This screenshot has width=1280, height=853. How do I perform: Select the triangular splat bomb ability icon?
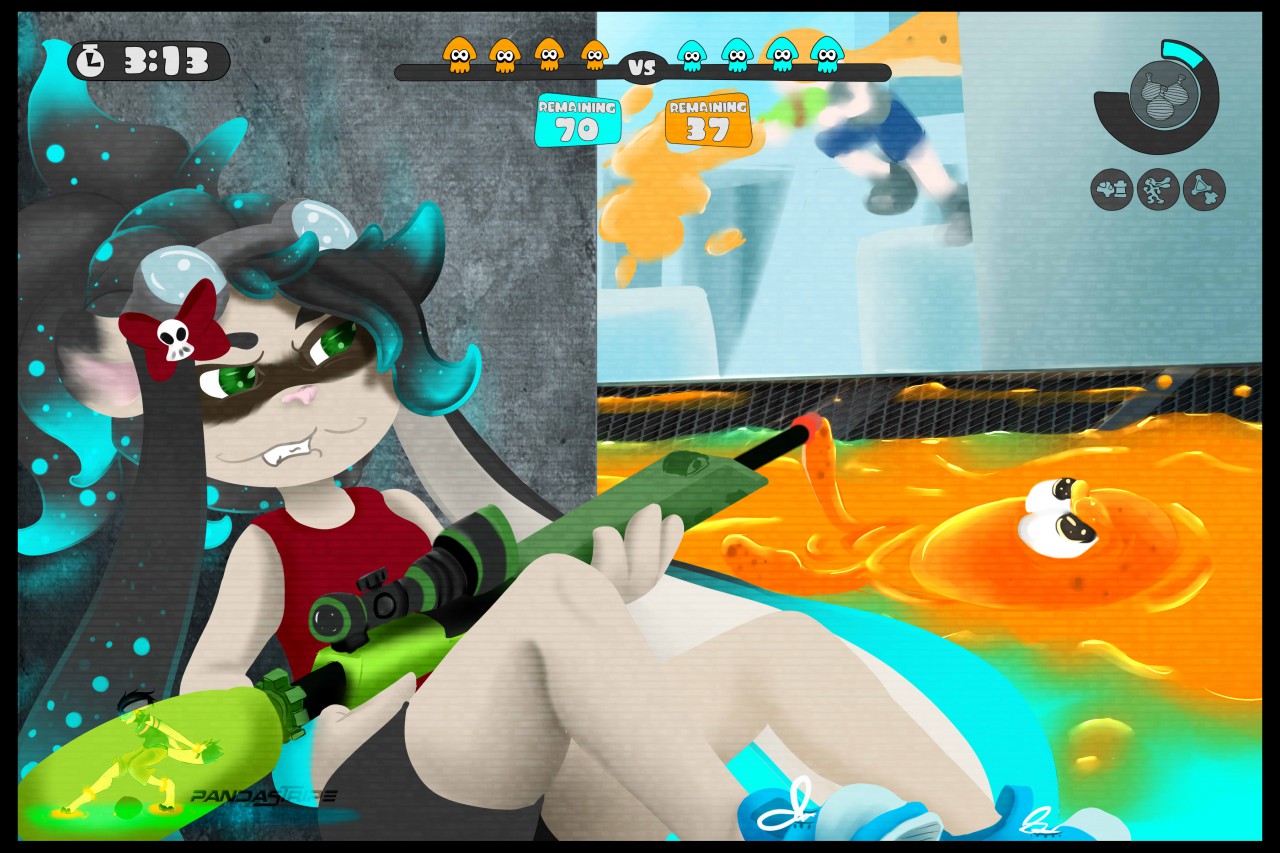click(1204, 189)
